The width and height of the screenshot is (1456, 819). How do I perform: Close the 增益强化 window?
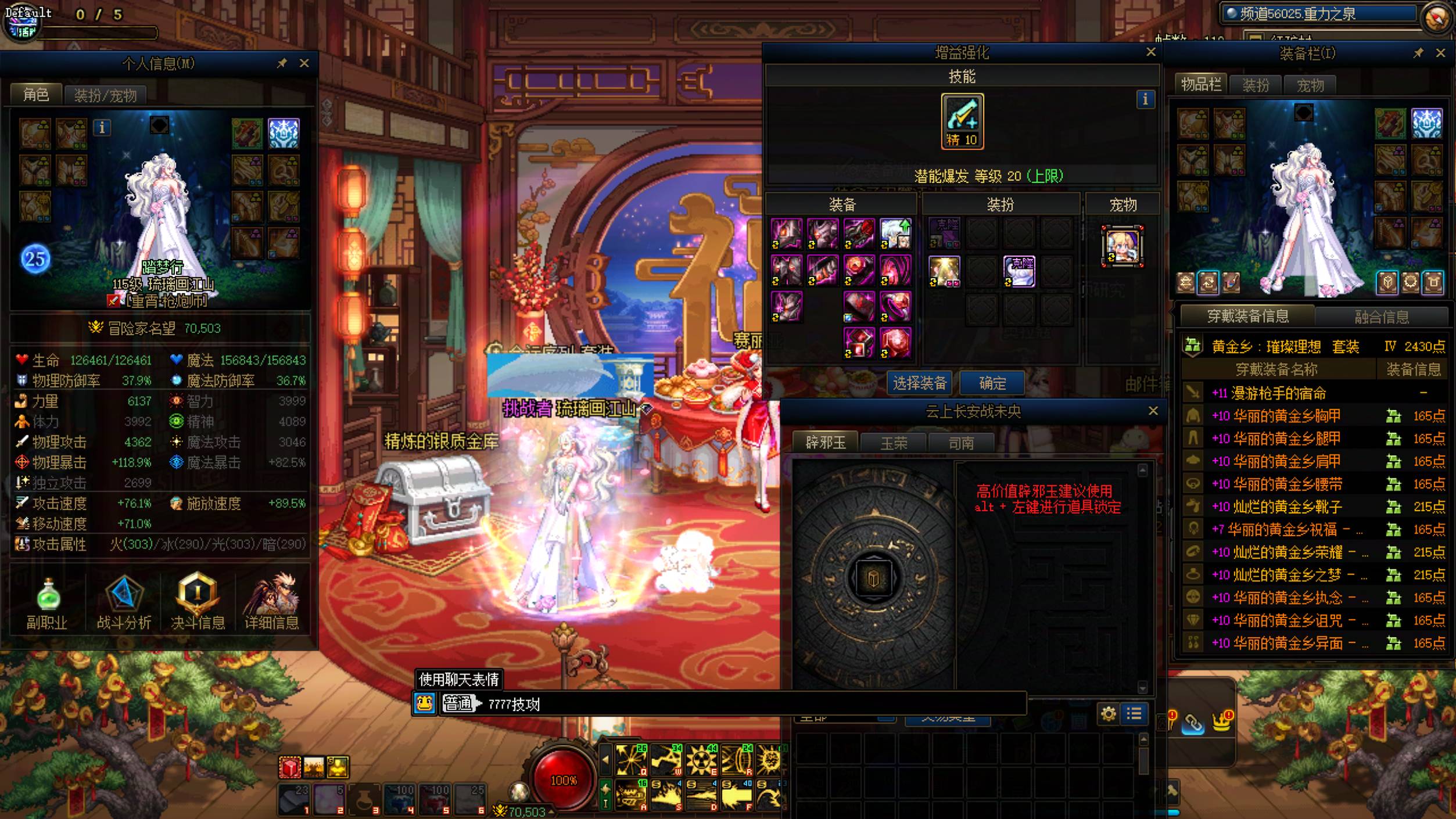click(1150, 52)
